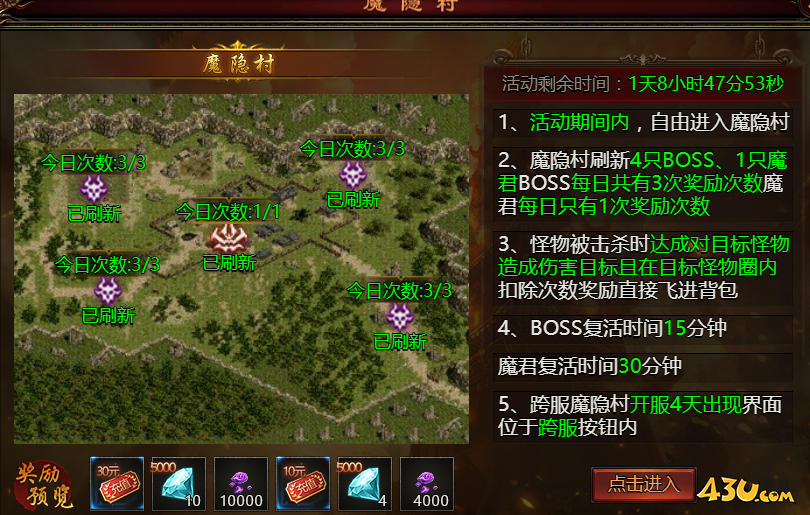Click the 点击进入 enter button
The width and height of the screenshot is (810, 515).
pos(643,485)
